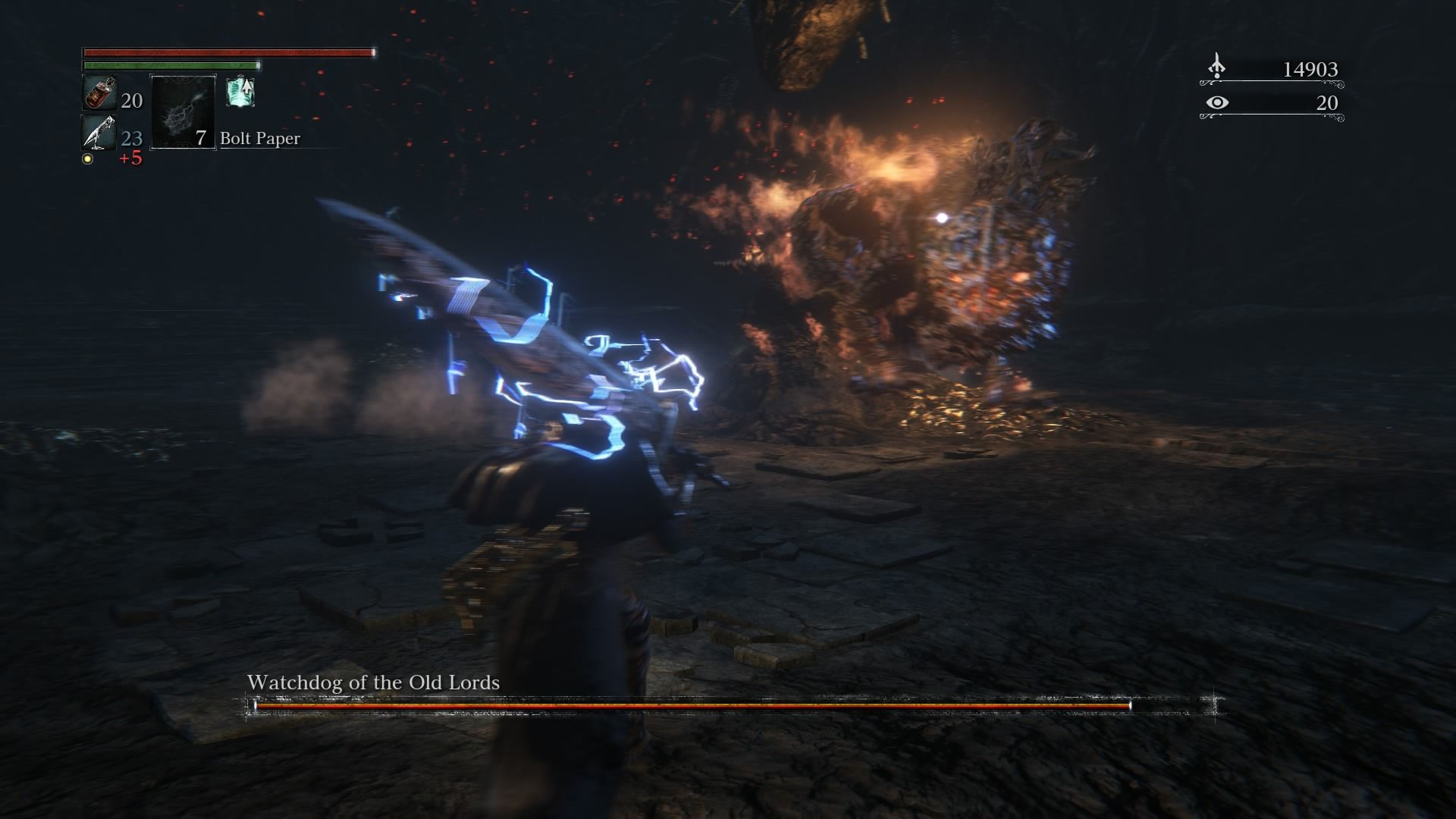Click the Bolt Paper label text

tap(259, 139)
